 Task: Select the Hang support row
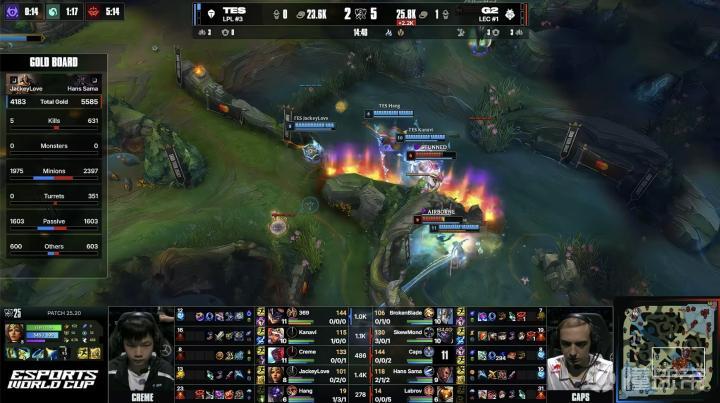tap(310, 391)
